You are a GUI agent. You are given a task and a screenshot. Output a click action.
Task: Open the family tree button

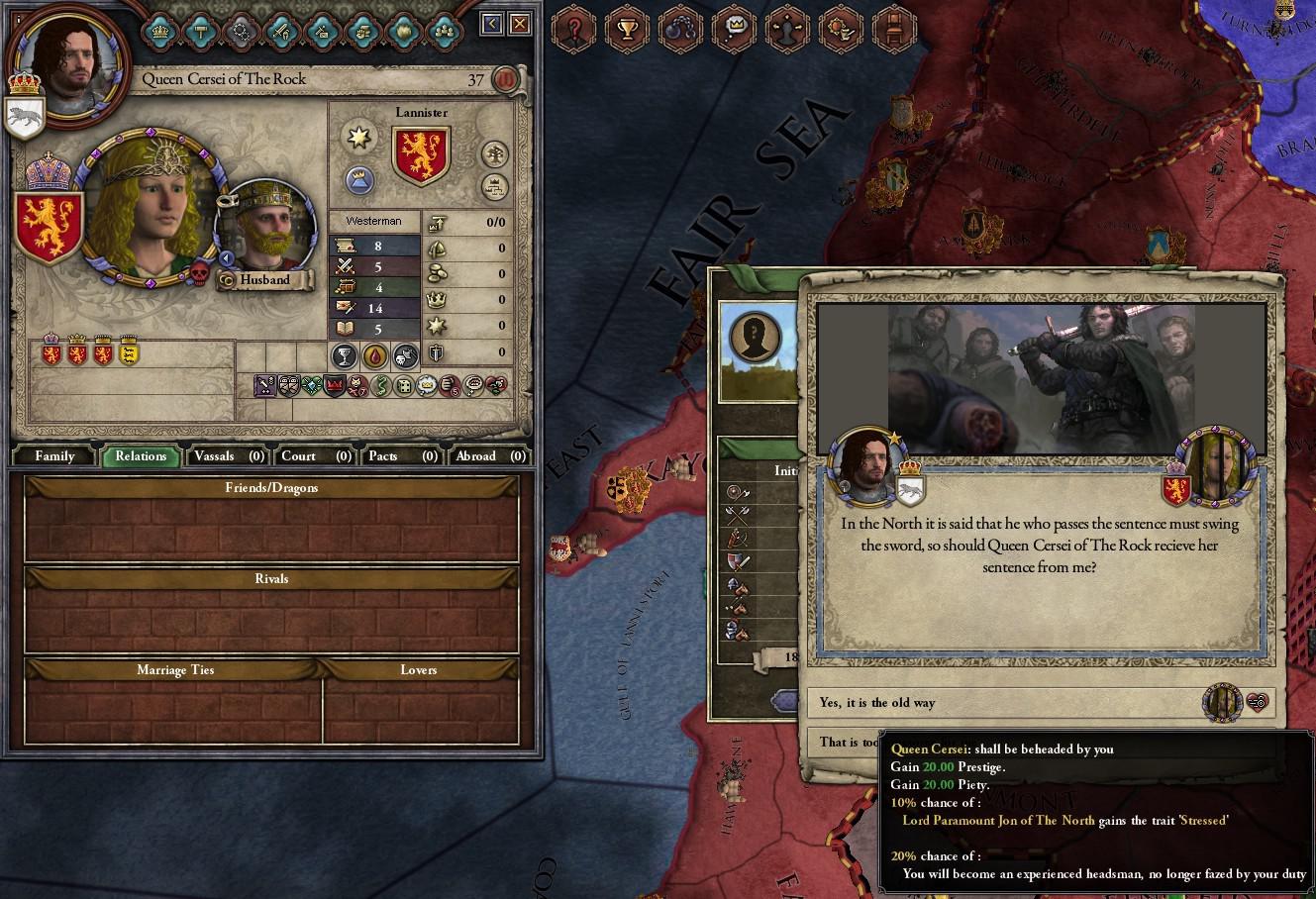coord(494,154)
